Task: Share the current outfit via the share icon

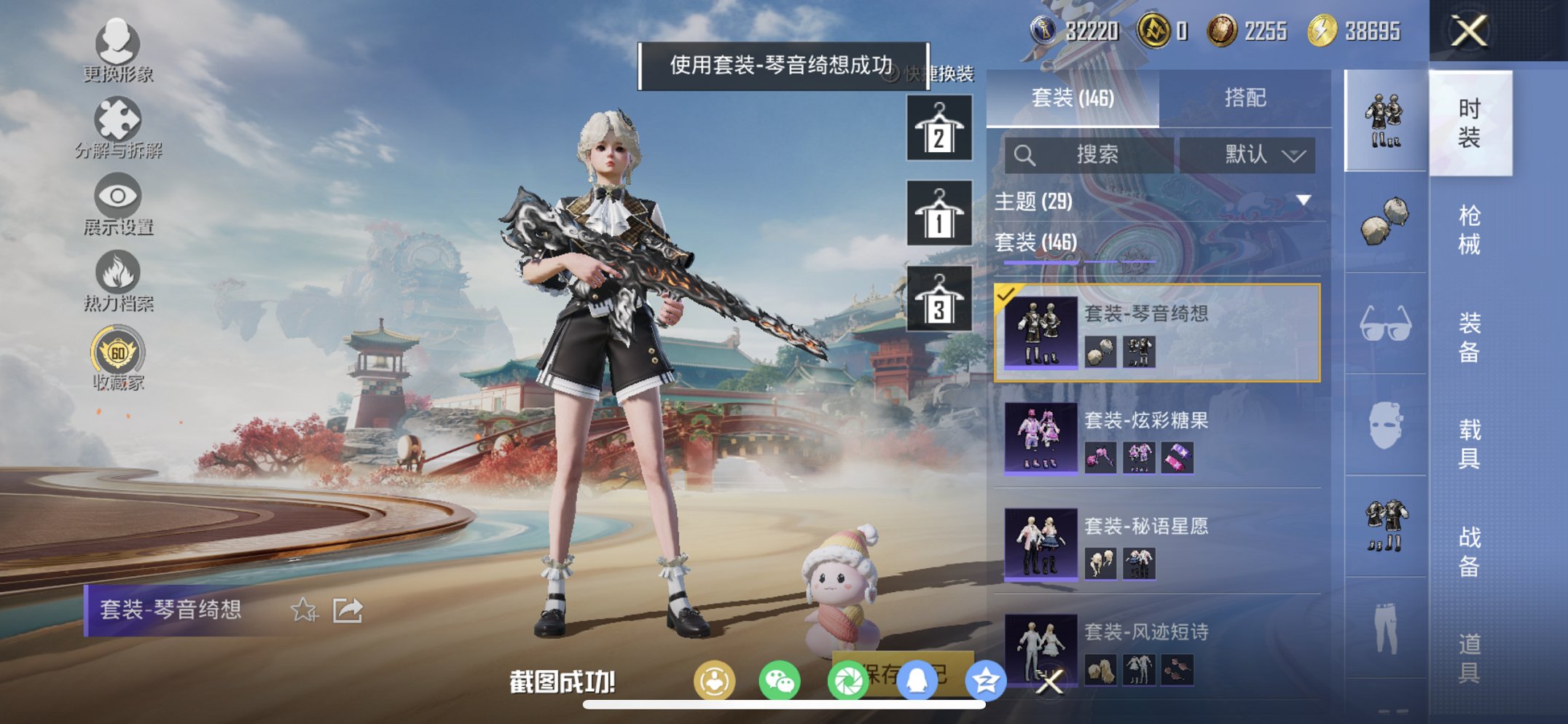Action: coord(348,610)
